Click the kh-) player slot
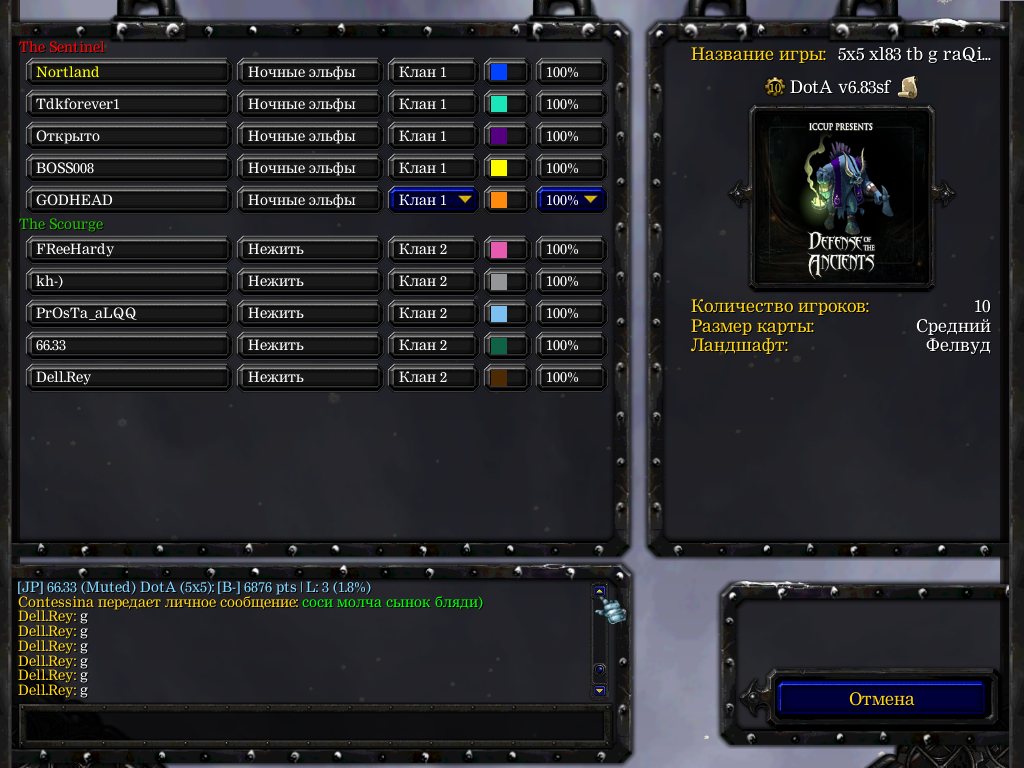This screenshot has width=1024, height=768. point(129,281)
